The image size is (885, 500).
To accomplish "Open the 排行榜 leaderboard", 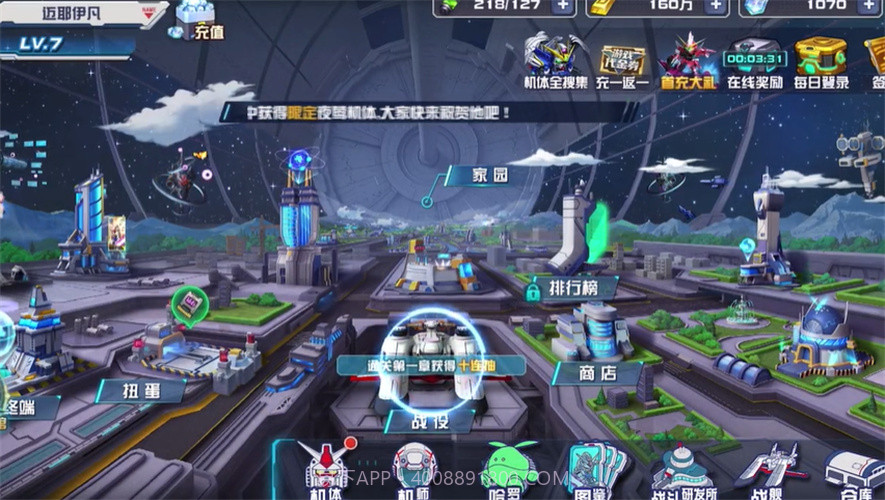I will point(570,288).
